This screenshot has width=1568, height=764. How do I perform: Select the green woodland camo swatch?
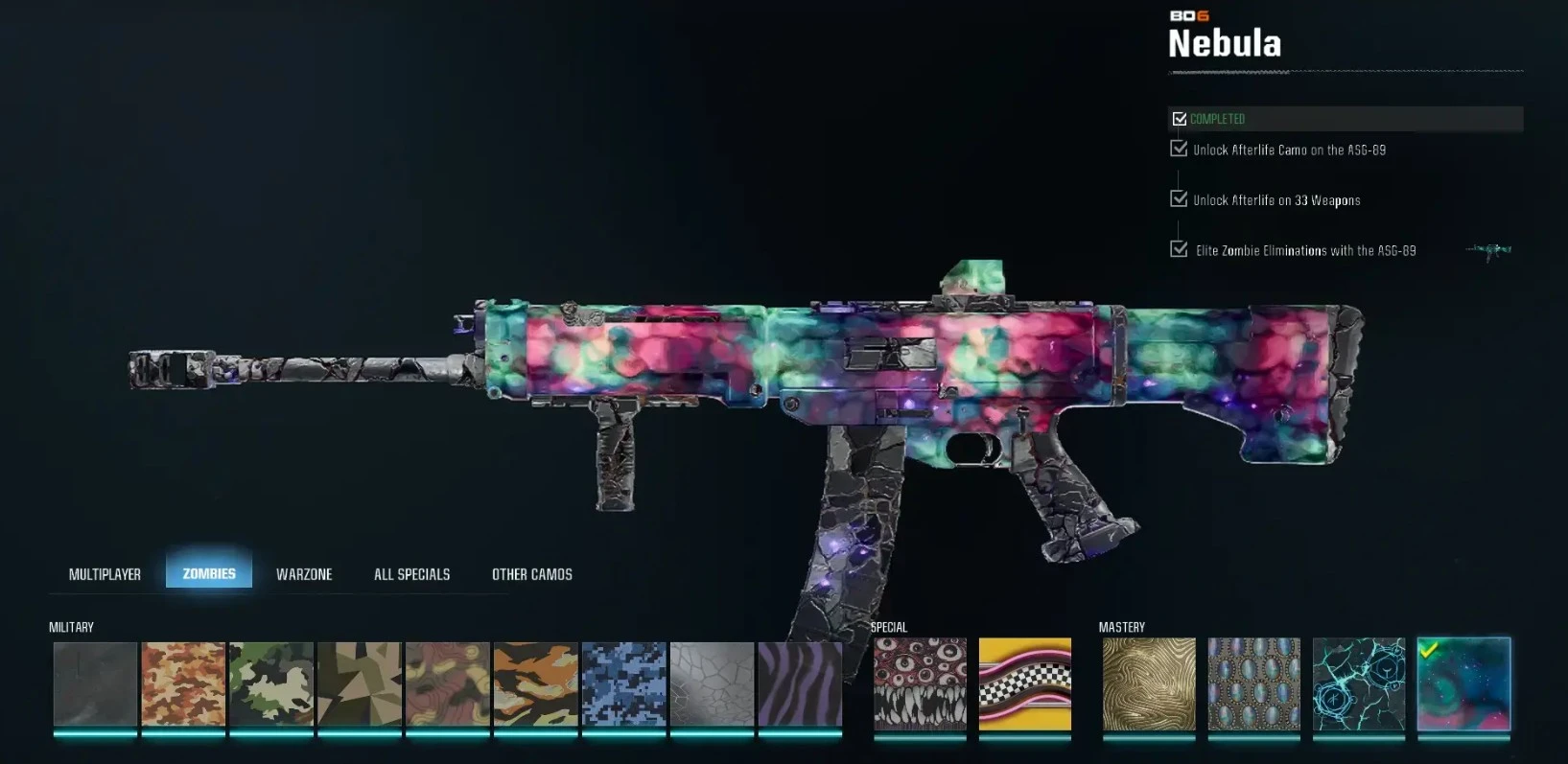click(x=270, y=684)
